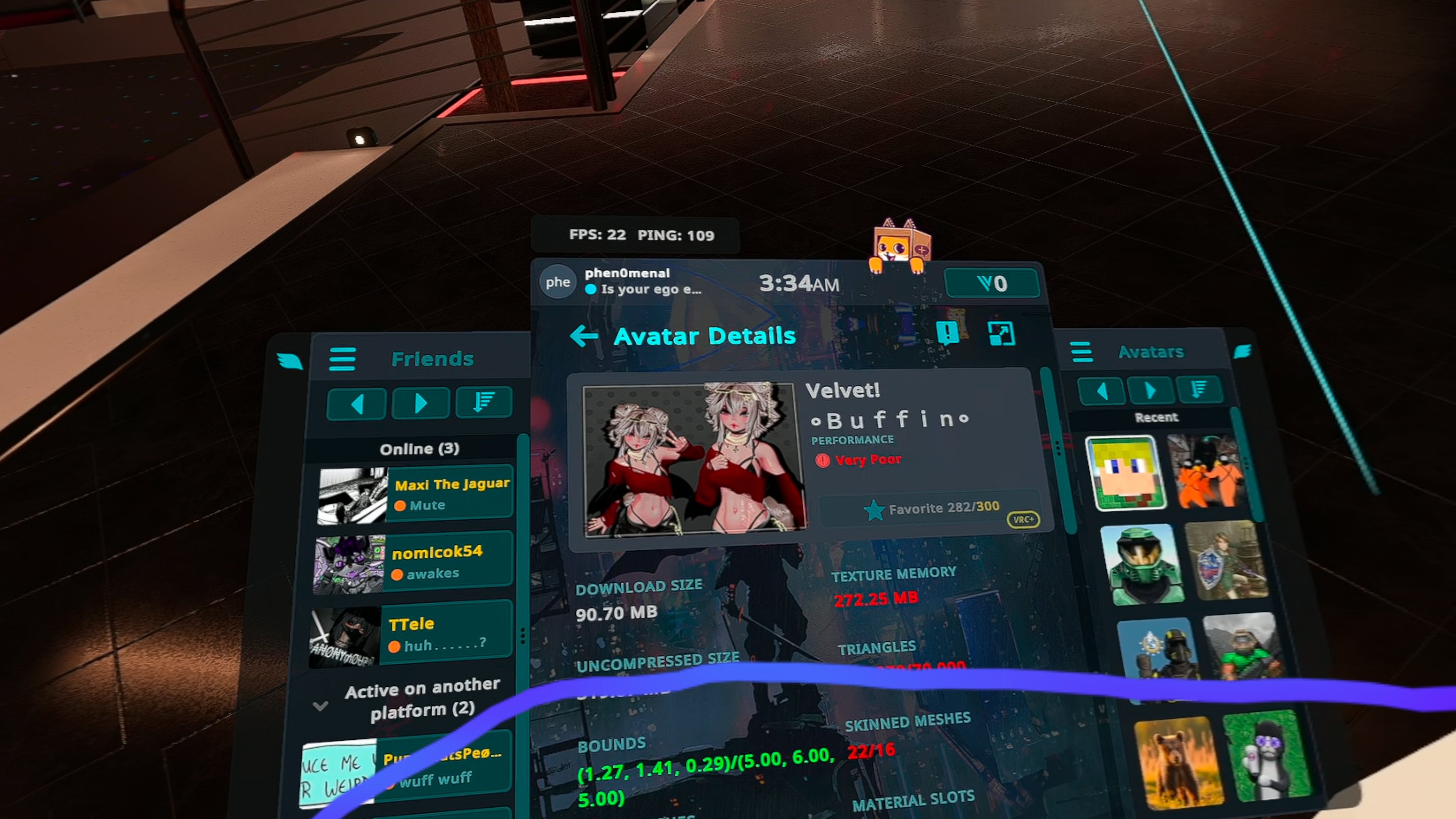The height and width of the screenshot is (819, 1456).
Task: Go to previous page of Friends
Action: pos(357,403)
